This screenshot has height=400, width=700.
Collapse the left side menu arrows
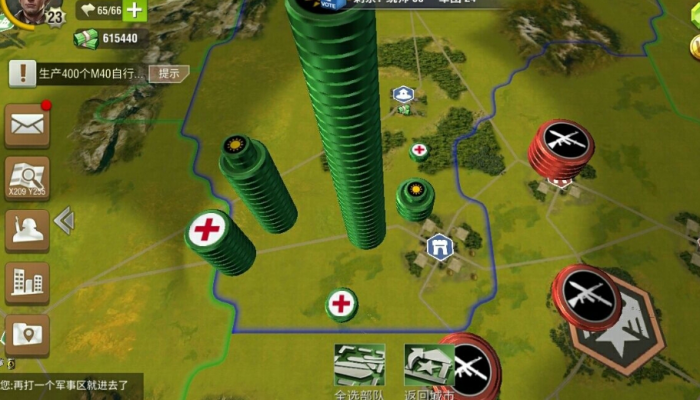tap(65, 220)
